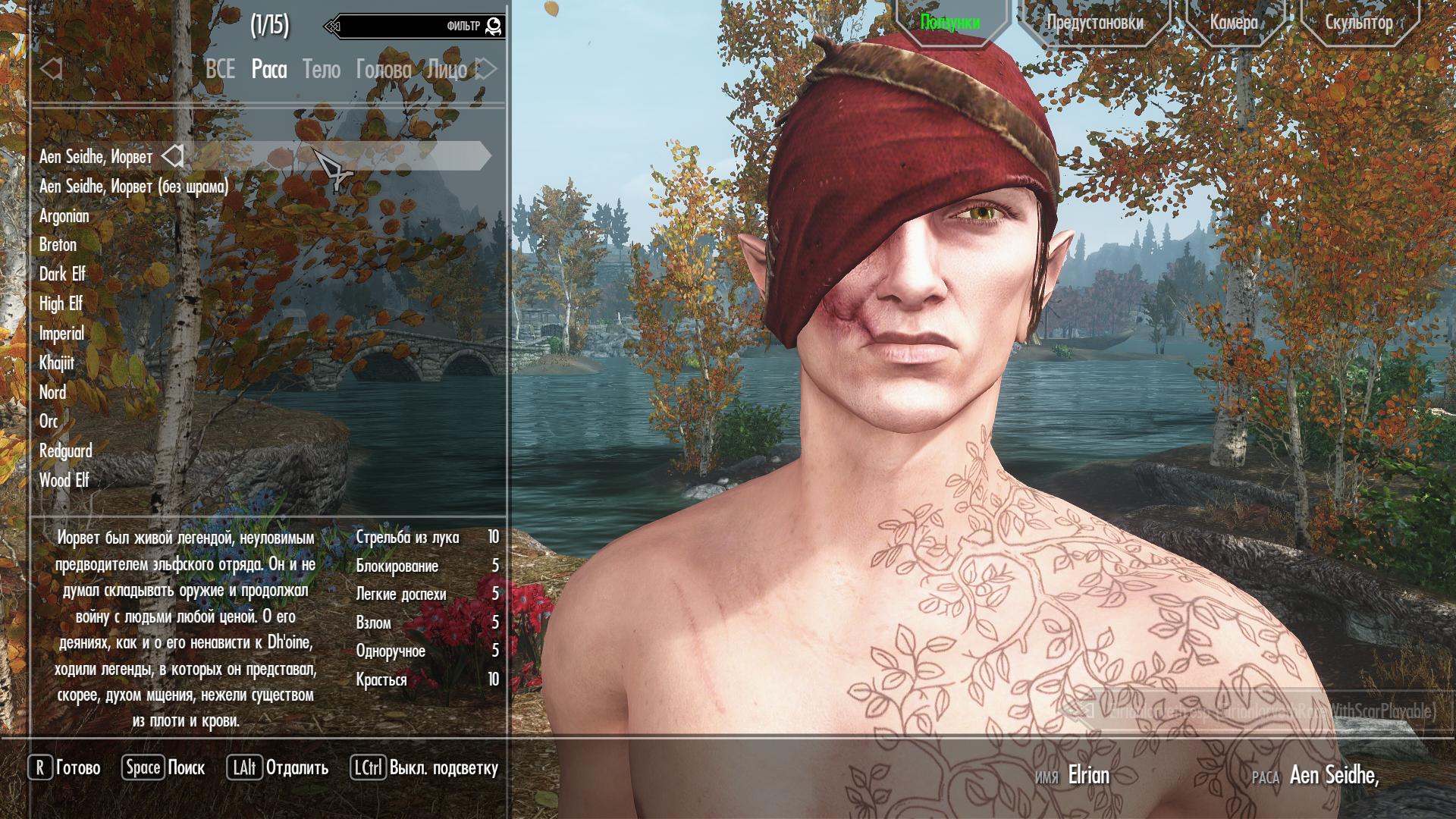Switch to the Голова category tab

point(384,69)
